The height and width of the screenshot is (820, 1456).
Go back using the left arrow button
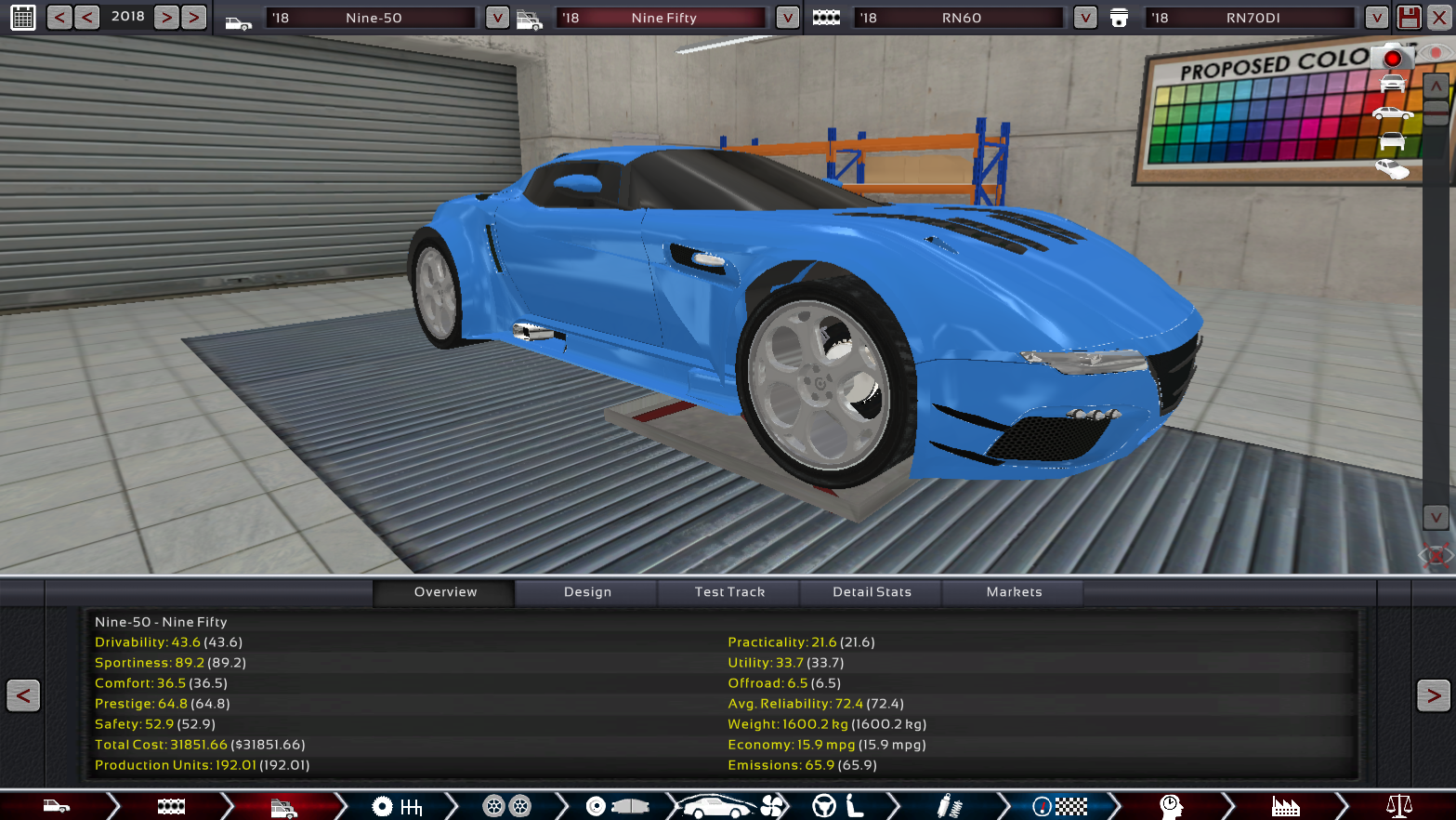click(x=23, y=695)
